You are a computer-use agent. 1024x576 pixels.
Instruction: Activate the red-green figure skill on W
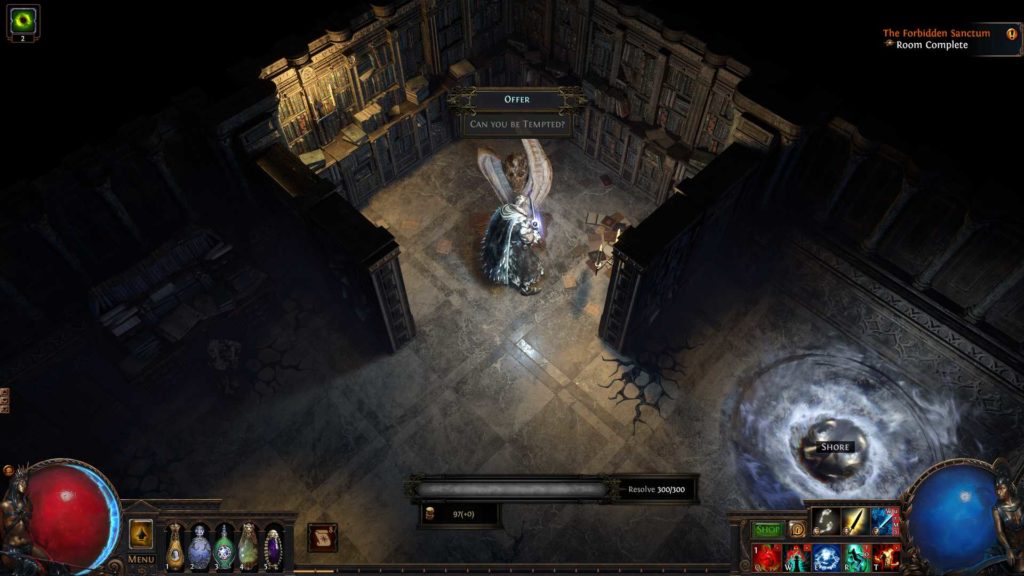pos(797,556)
